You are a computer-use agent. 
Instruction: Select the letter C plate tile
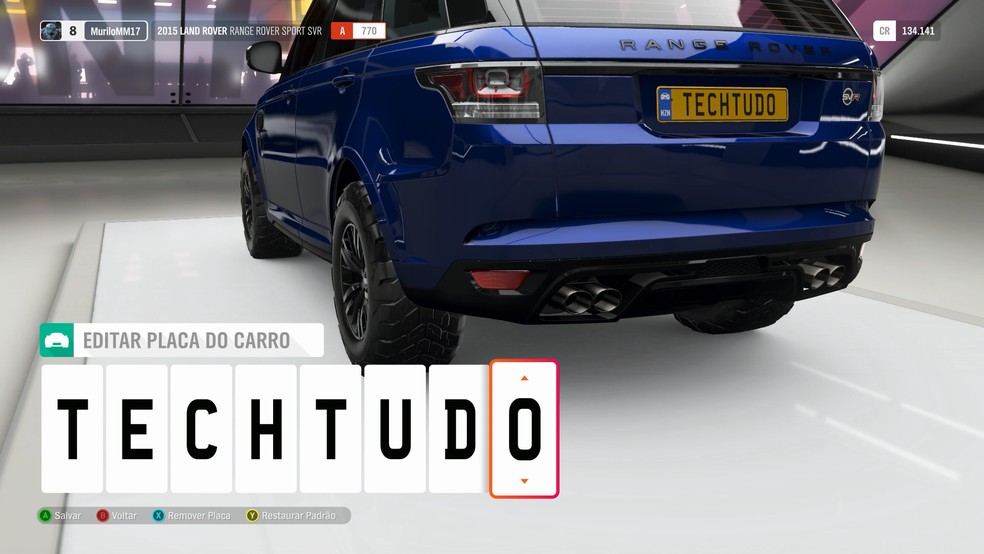click(202, 428)
